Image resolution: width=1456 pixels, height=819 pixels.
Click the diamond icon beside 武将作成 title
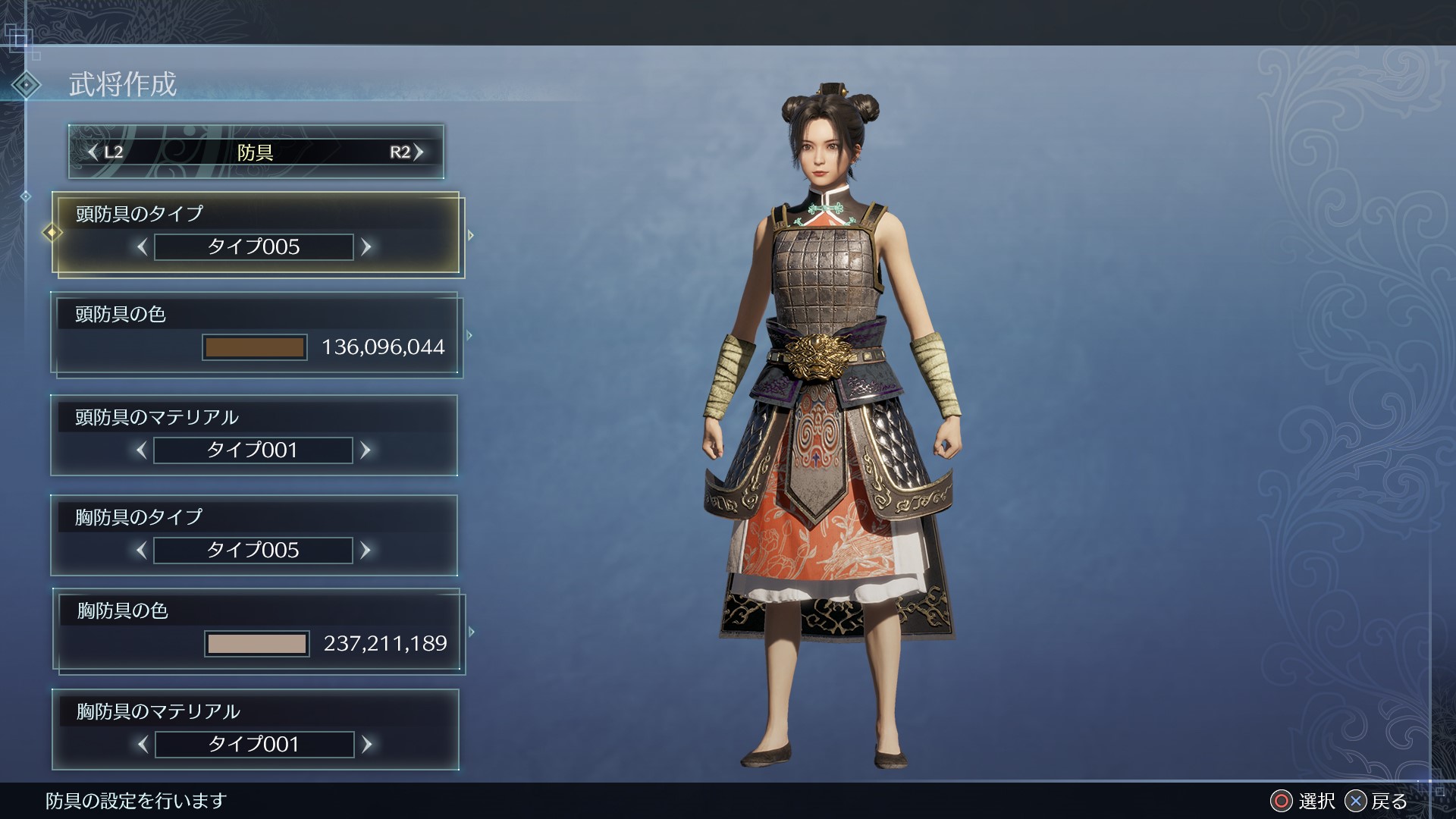[x=27, y=86]
